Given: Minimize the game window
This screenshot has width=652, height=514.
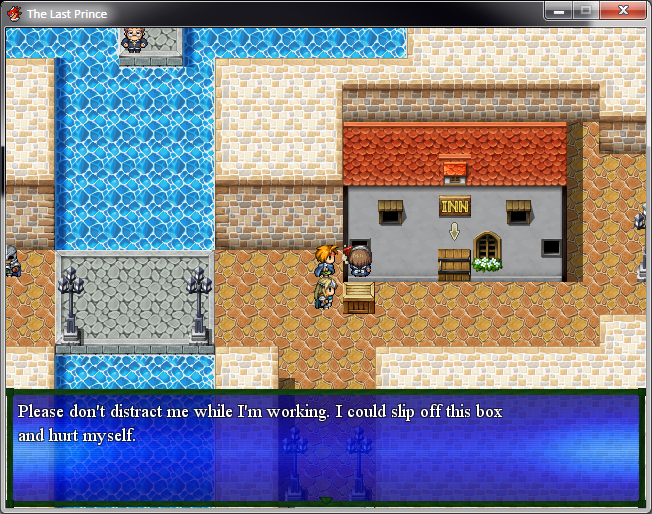Looking at the screenshot, I should tap(559, 11).
